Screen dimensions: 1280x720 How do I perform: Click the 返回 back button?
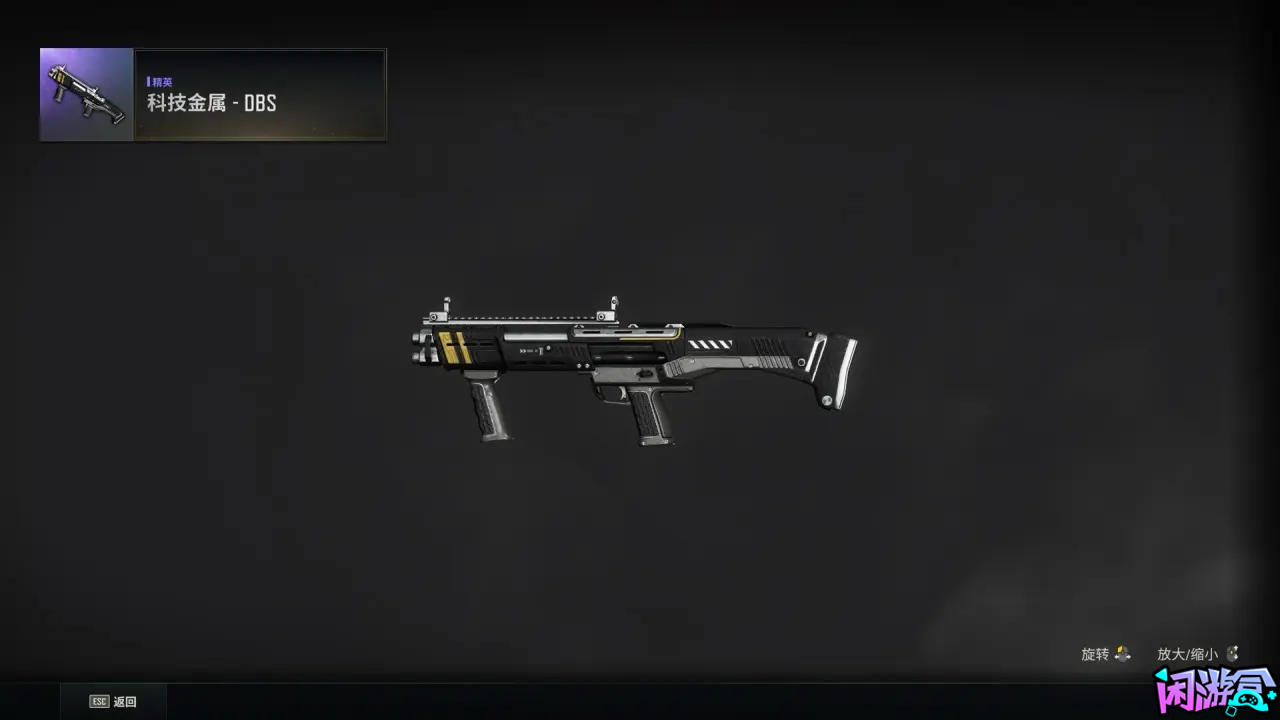click(113, 702)
